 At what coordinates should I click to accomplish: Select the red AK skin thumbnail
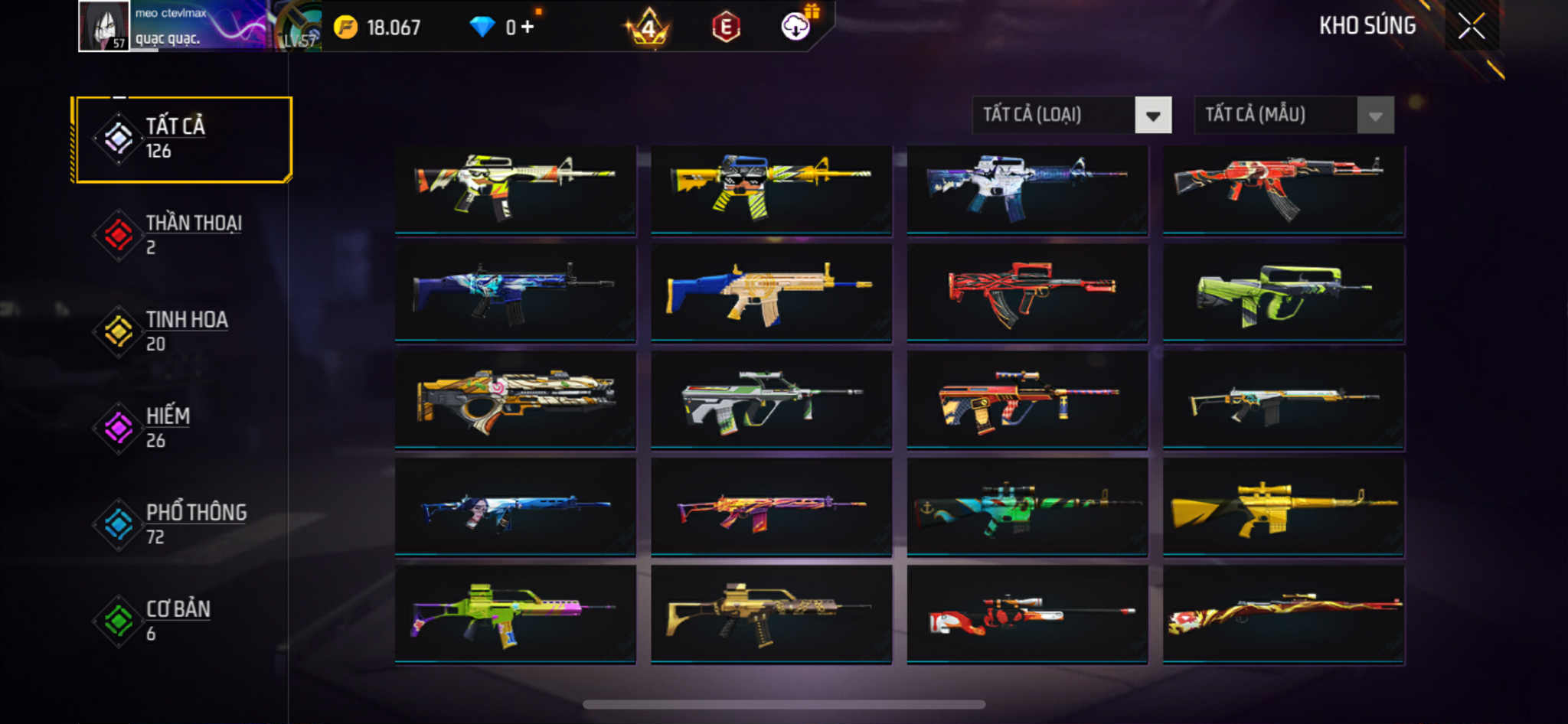(x=1283, y=188)
